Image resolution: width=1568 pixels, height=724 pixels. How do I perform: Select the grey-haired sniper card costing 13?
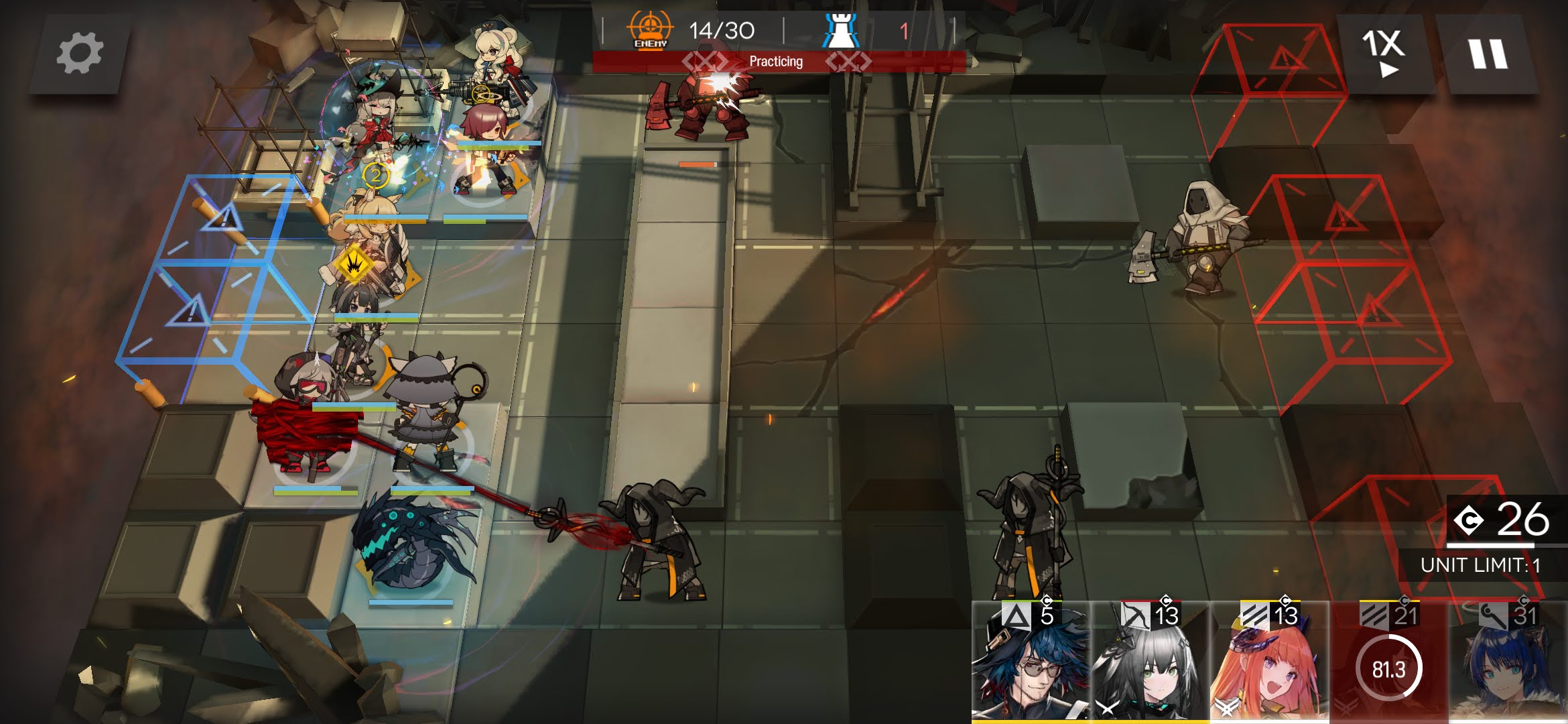point(1149,664)
